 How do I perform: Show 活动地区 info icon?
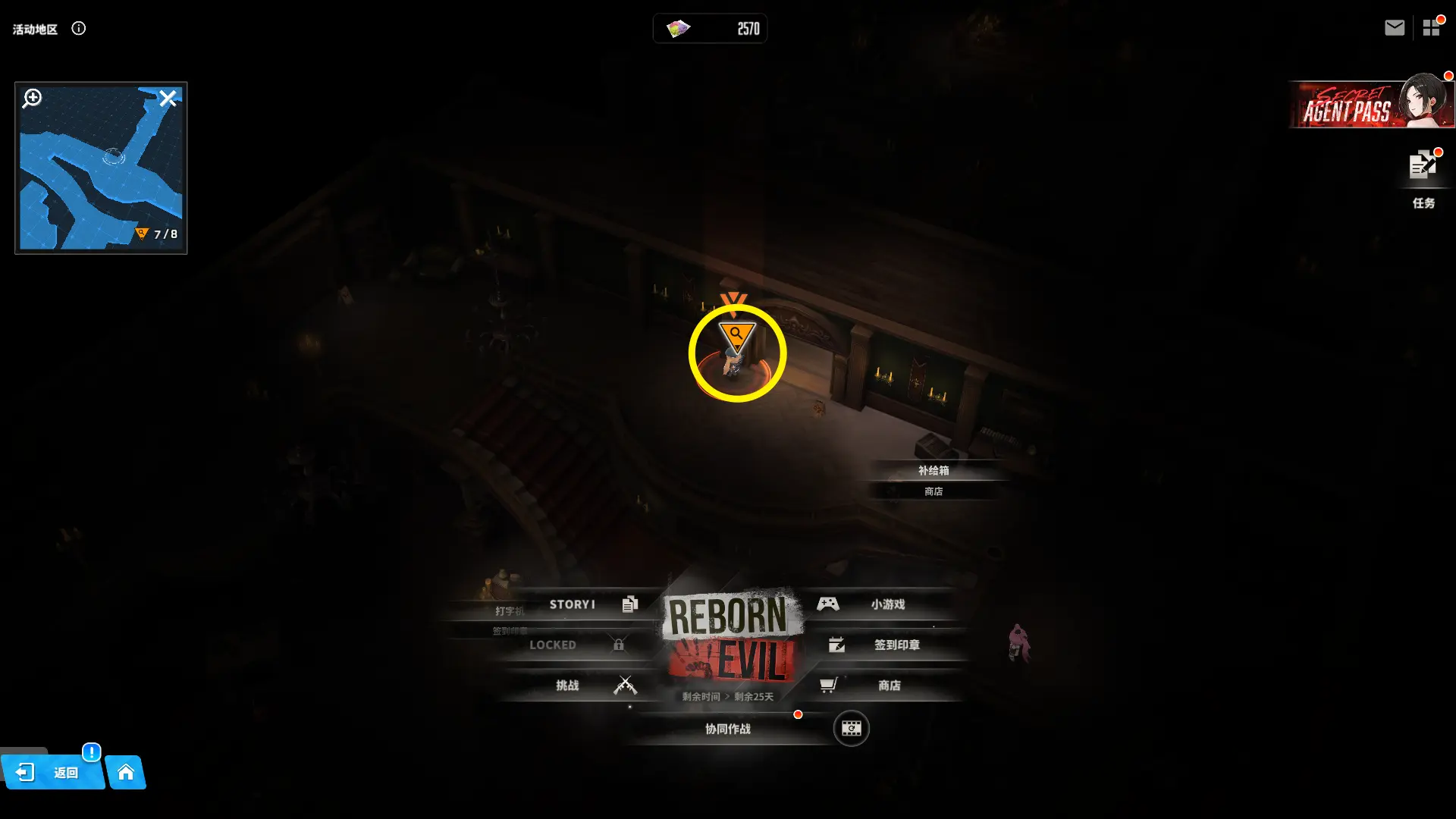[79, 28]
